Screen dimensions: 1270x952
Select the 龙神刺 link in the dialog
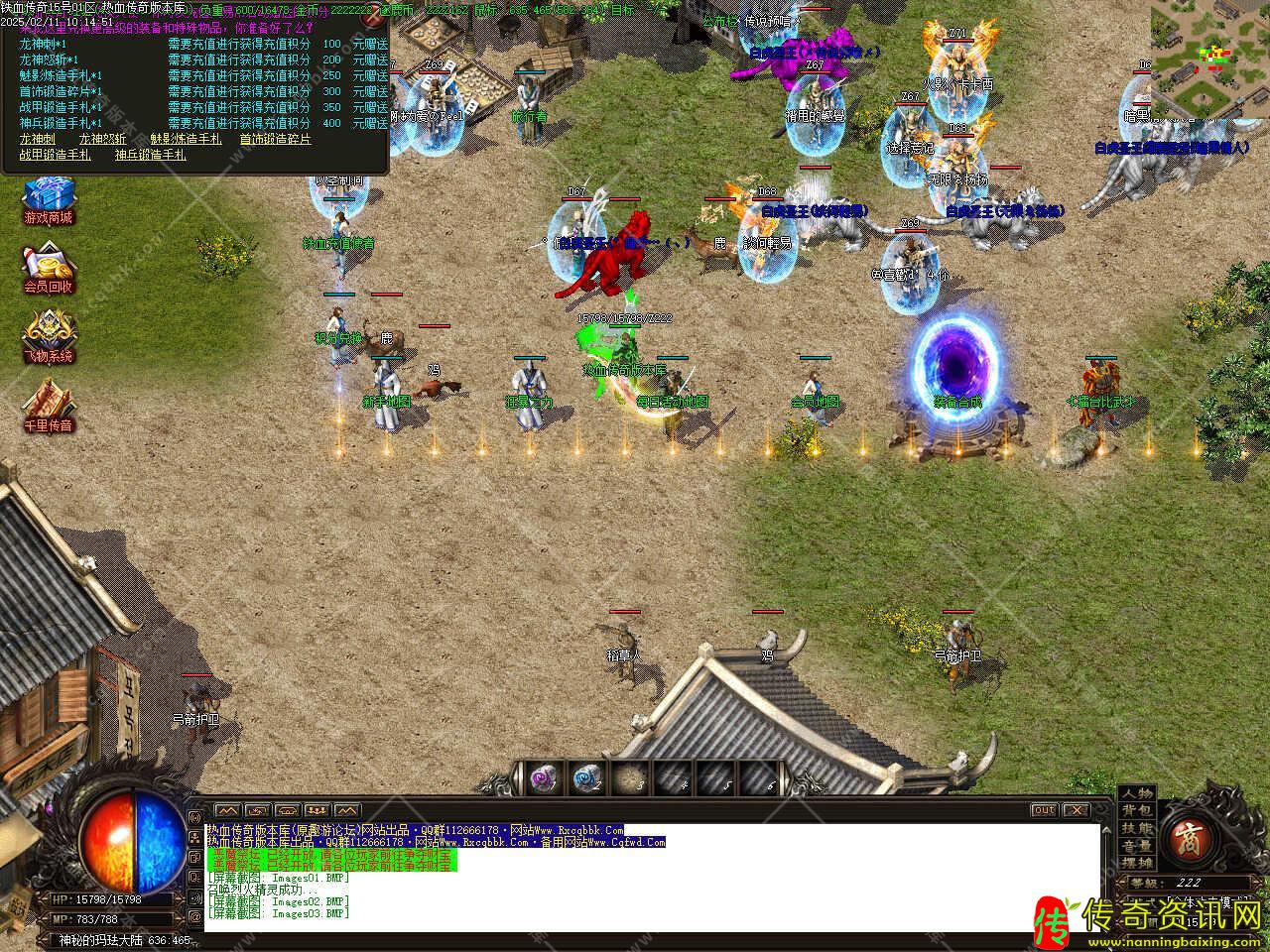tap(38, 140)
